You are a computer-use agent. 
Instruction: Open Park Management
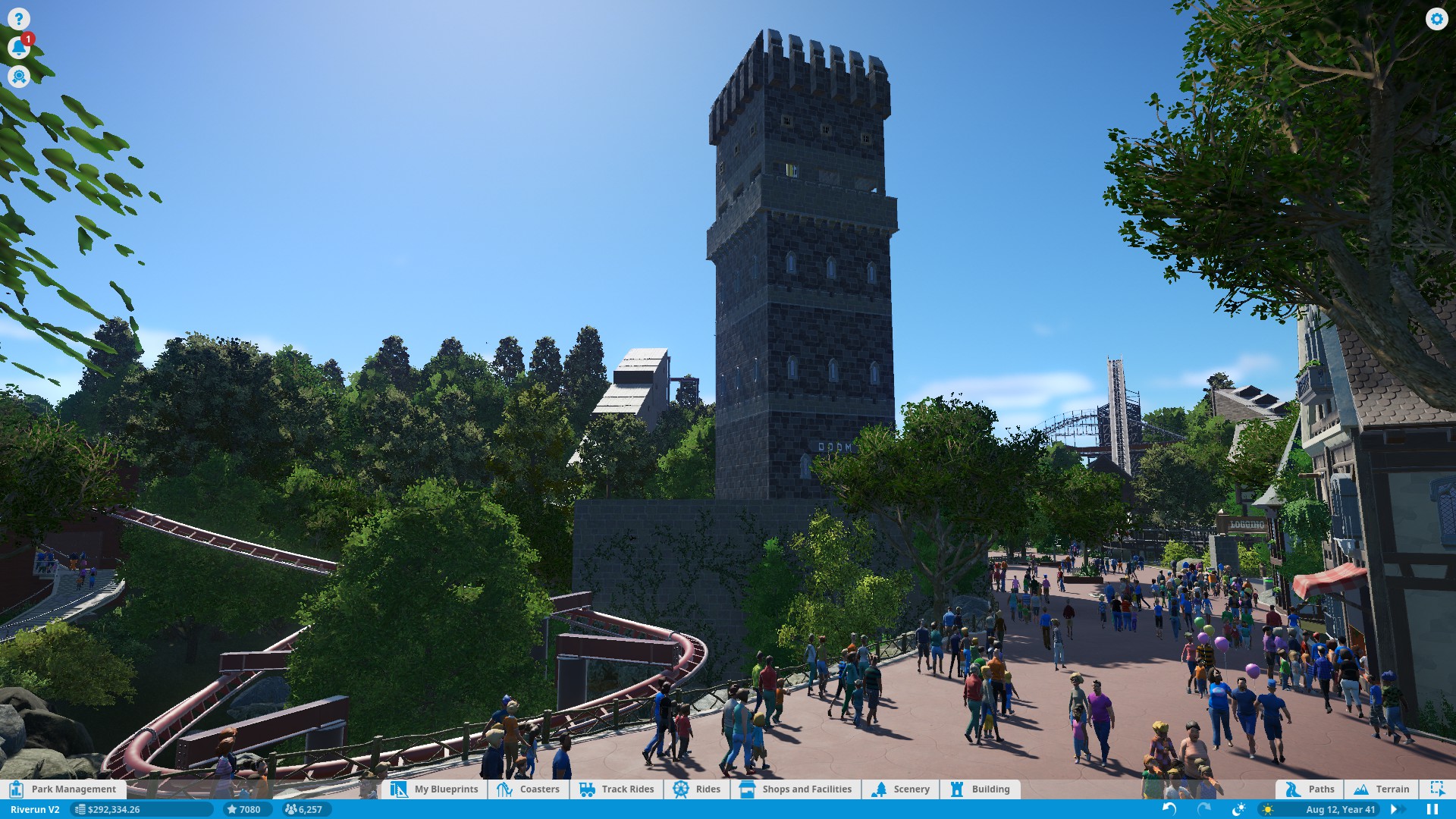point(64,789)
